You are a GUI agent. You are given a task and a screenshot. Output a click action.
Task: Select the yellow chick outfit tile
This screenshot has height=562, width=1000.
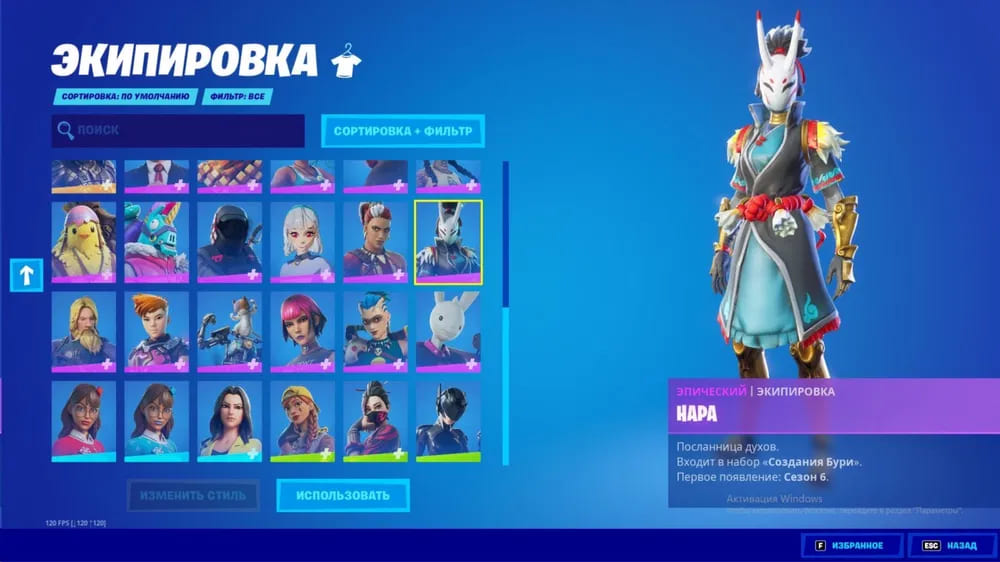click(84, 241)
